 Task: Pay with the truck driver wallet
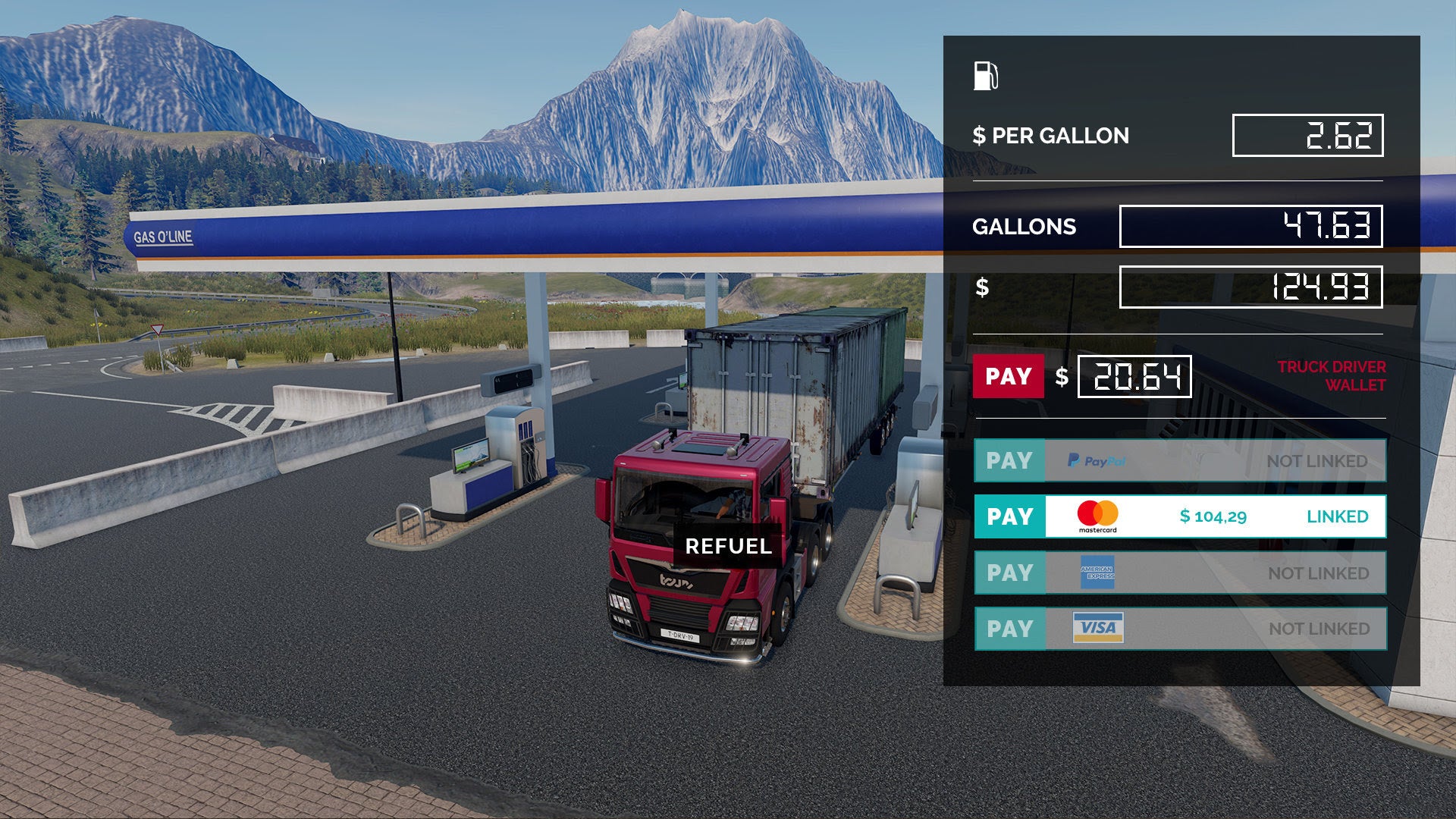point(1008,376)
